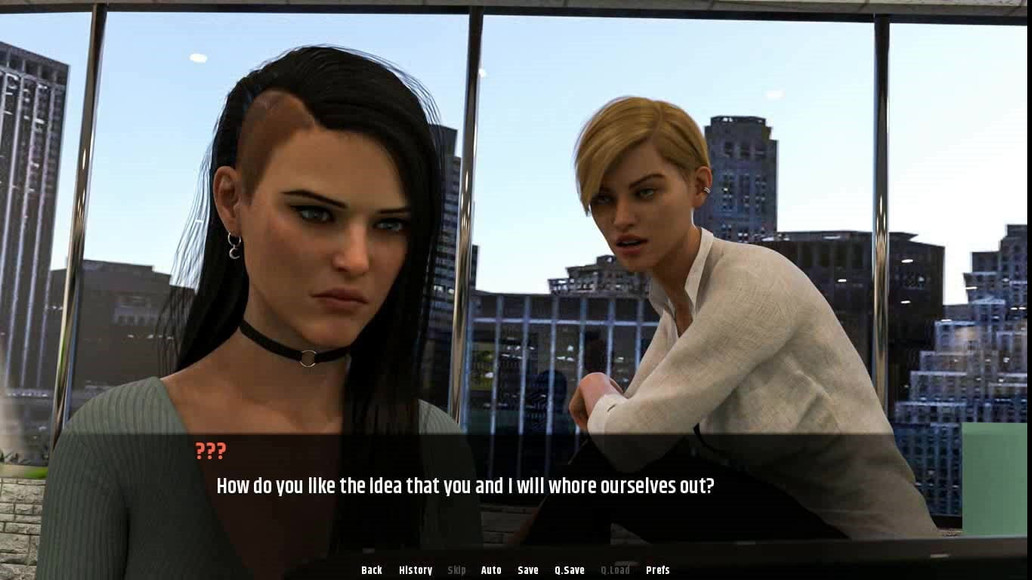Click Q.Load in the quick menu
1032x580 pixels.
click(x=615, y=570)
